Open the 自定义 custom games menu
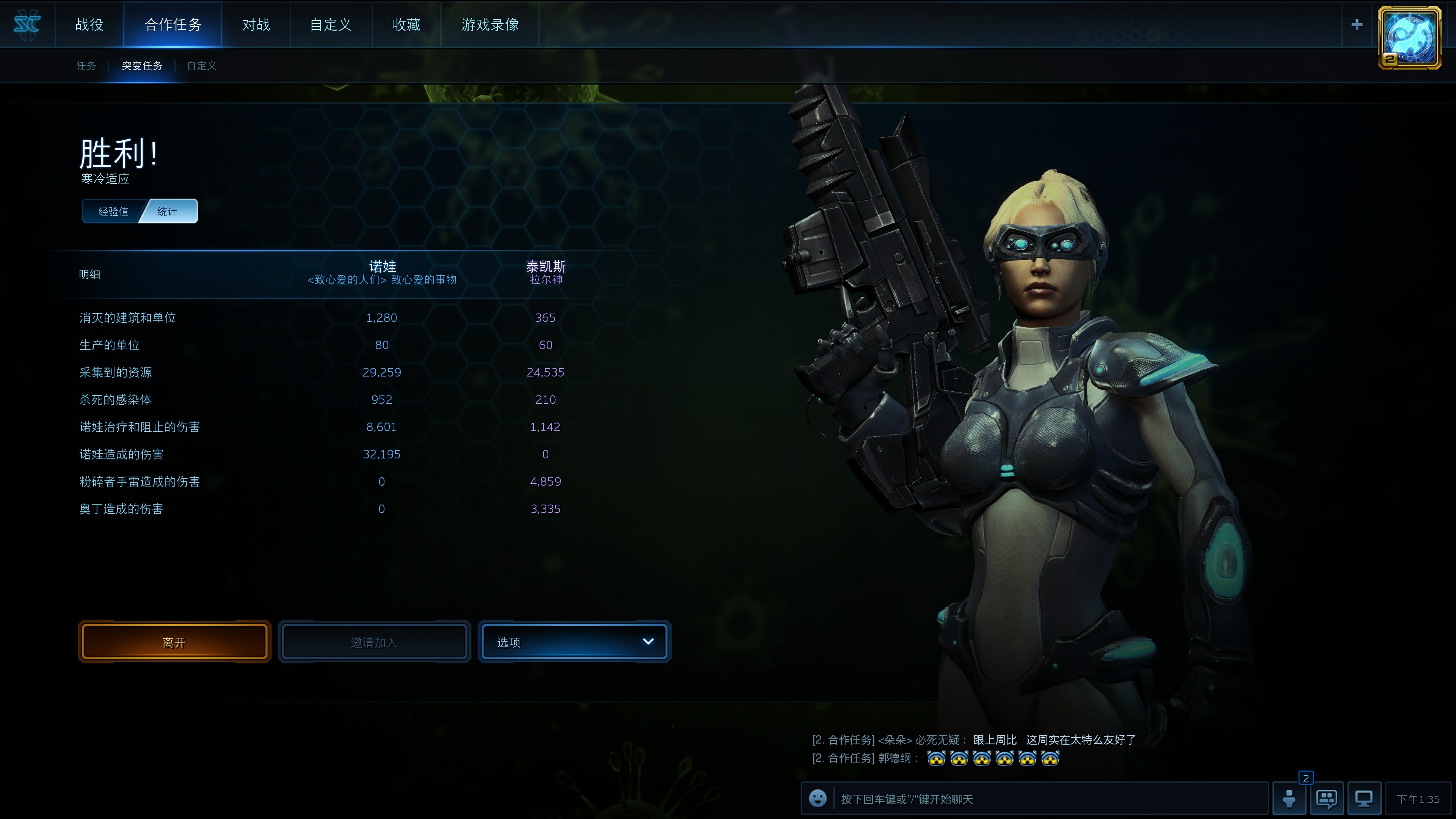The image size is (1456, 819). 331,24
